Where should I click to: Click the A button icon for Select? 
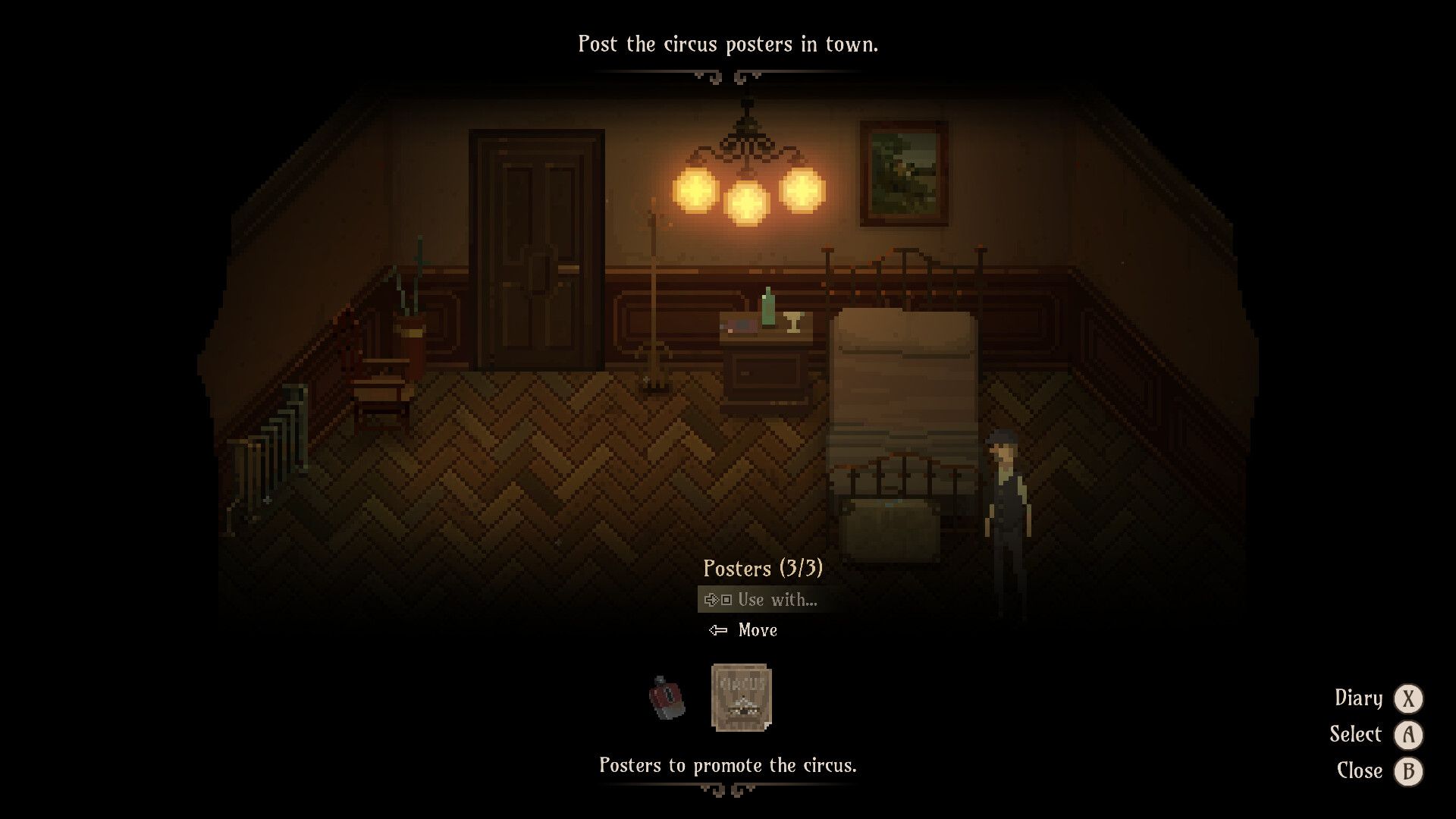(x=1408, y=735)
